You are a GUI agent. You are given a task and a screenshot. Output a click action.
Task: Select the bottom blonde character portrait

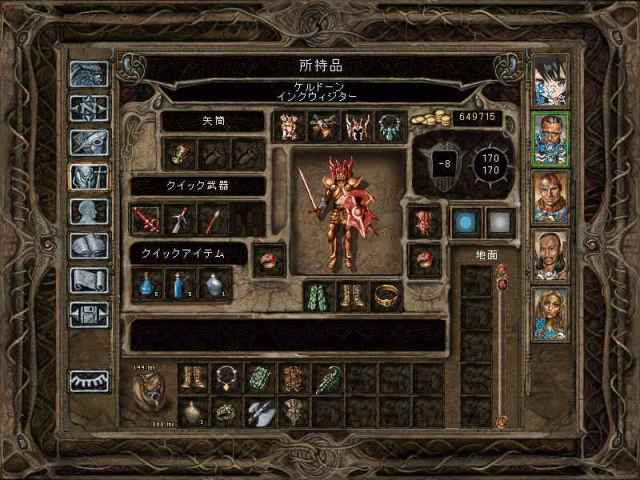(x=551, y=314)
